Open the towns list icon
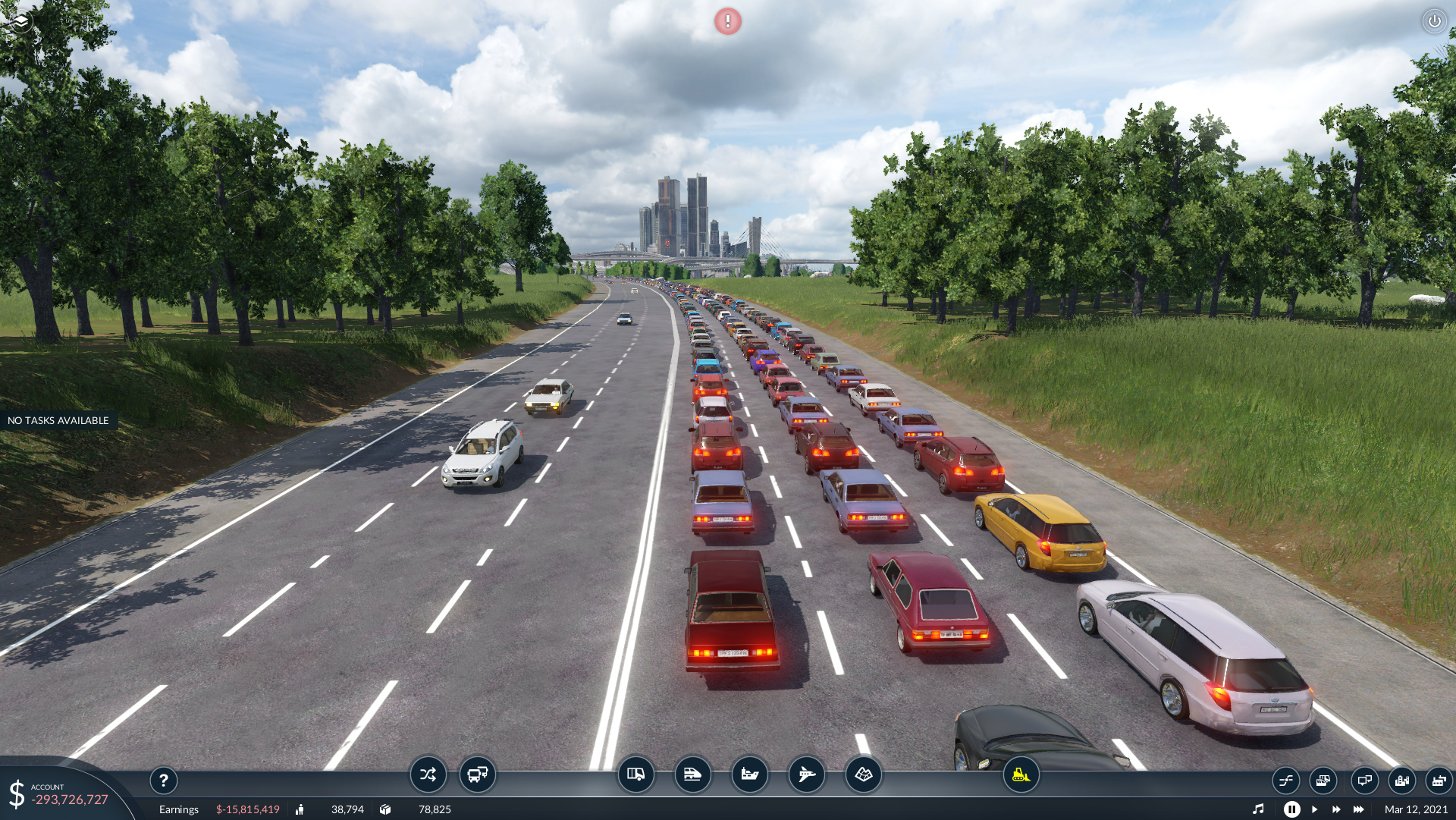The height and width of the screenshot is (820, 1456). tap(1401, 780)
